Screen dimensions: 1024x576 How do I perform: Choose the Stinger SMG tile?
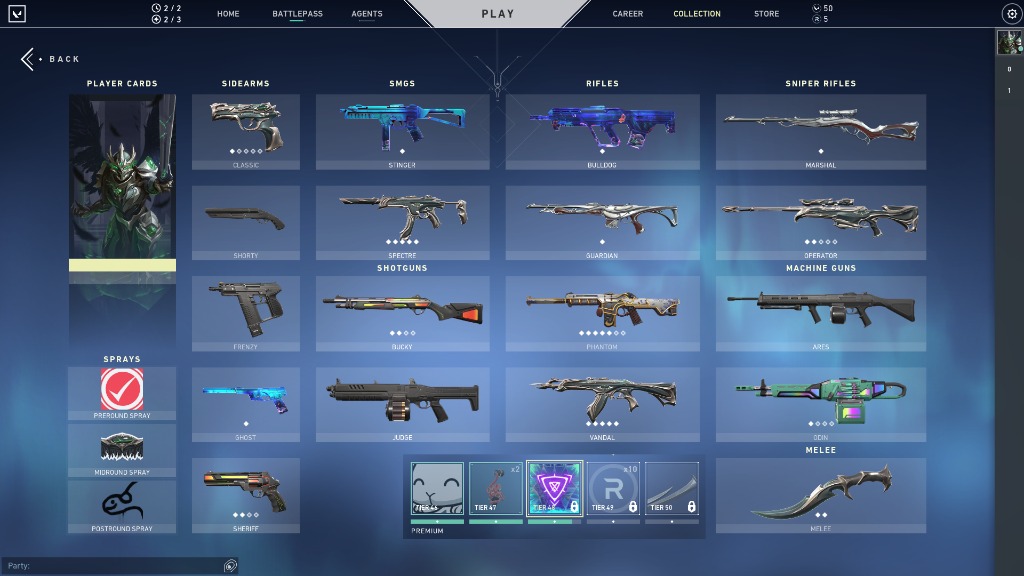coord(402,132)
